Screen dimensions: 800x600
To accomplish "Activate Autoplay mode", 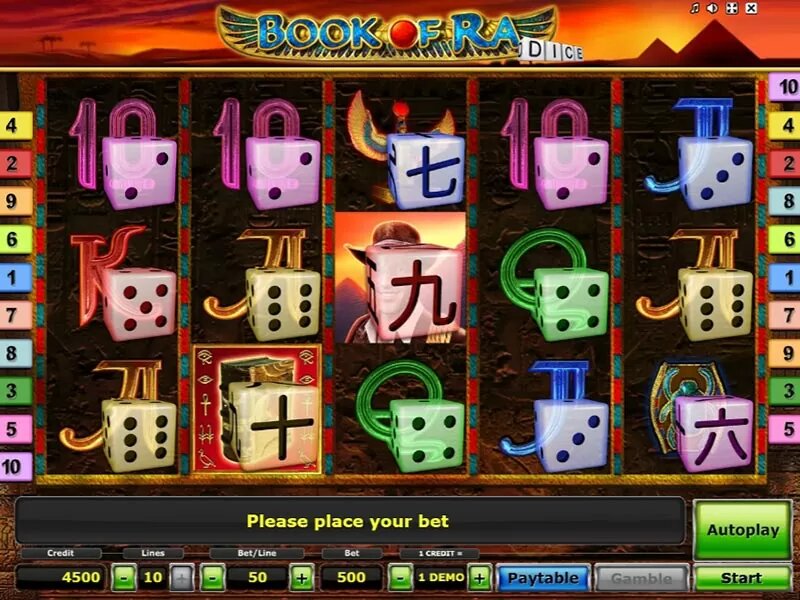I will click(x=742, y=530).
